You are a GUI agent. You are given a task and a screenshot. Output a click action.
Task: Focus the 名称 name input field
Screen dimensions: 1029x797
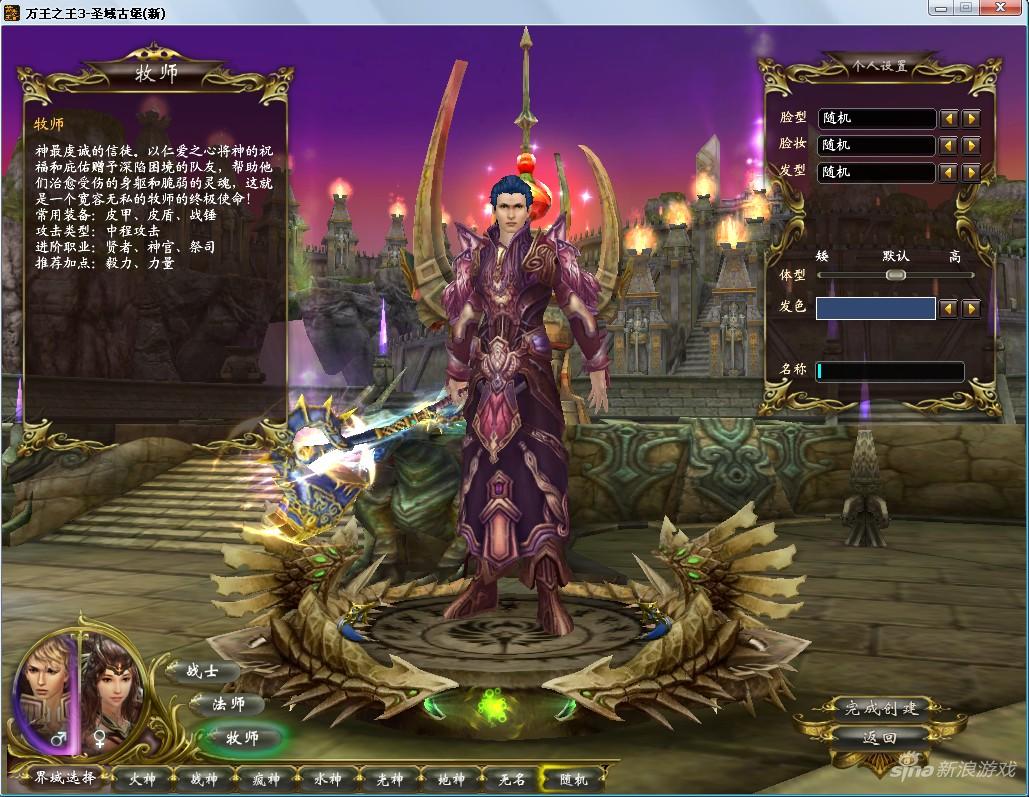pos(889,371)
